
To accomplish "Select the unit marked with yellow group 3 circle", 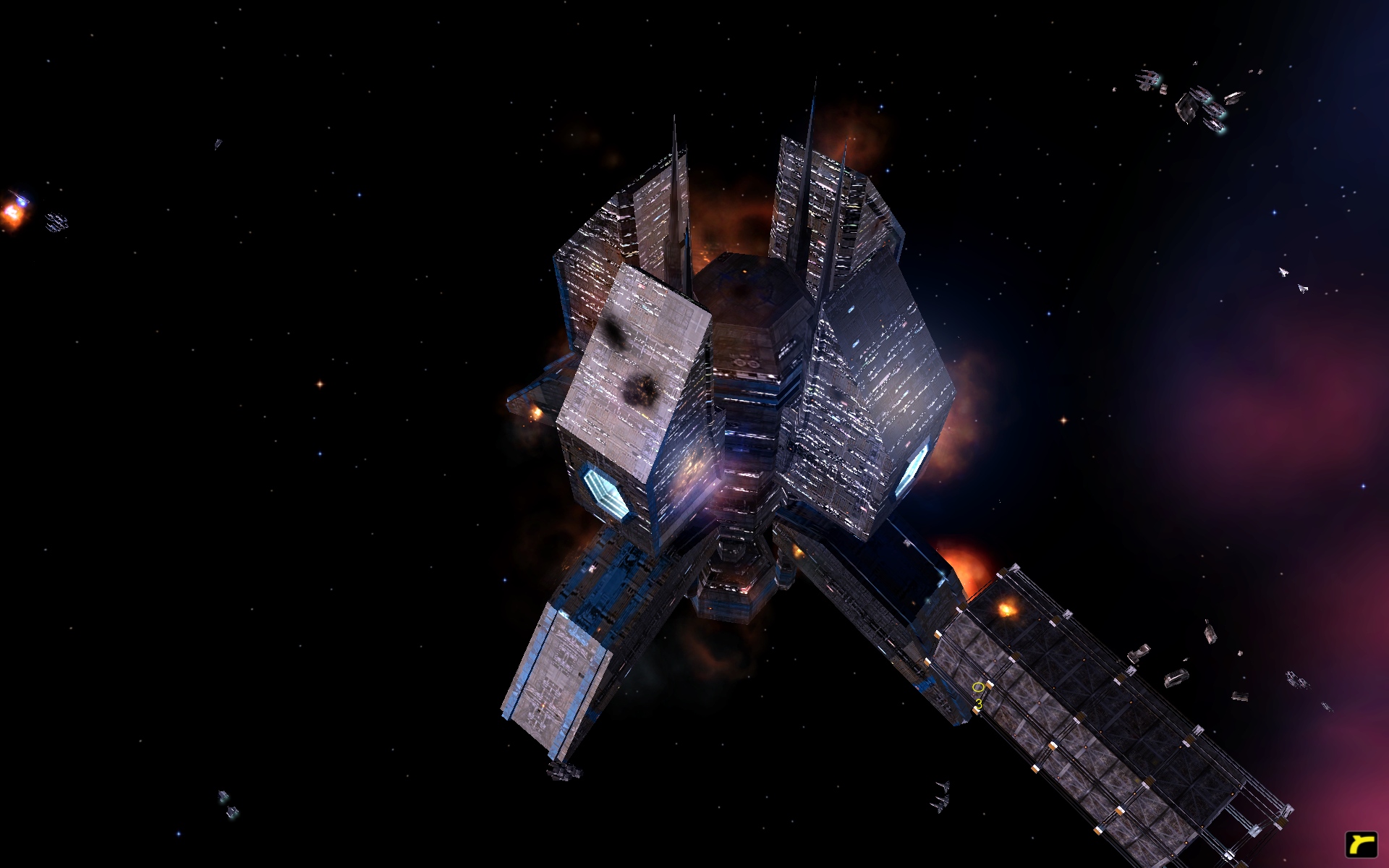I will click(x=978, y=688).
